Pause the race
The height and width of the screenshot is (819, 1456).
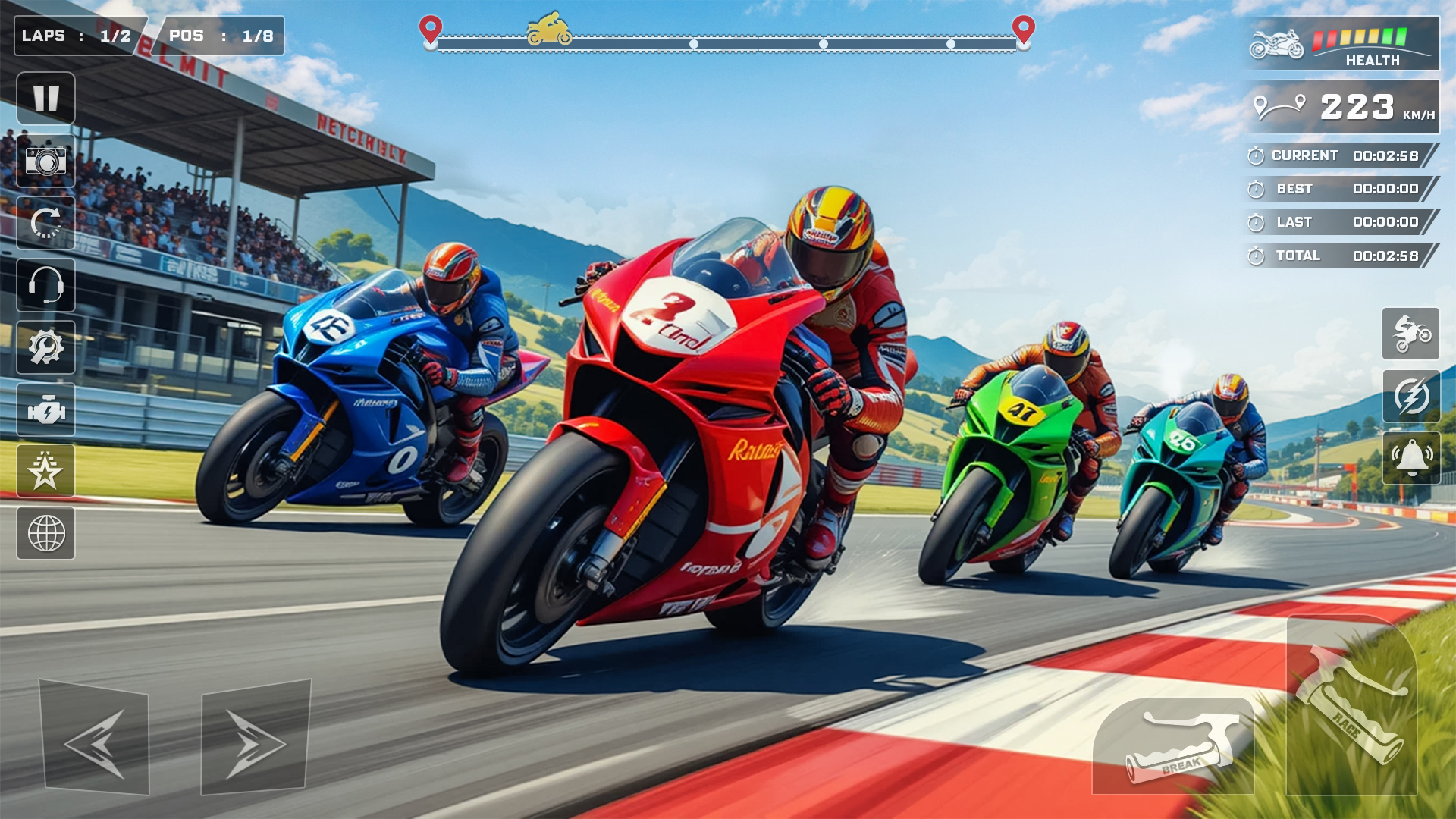(45, 99)
